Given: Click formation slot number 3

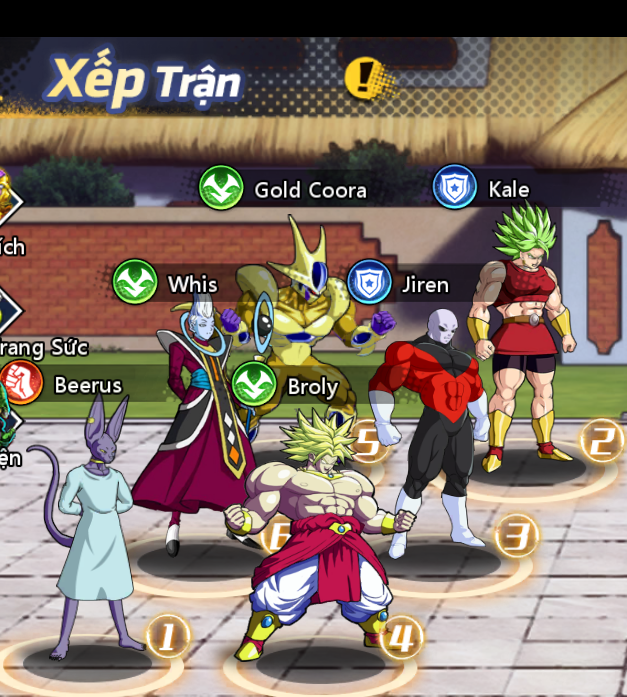Looking at the screenshot, I should click(x=516, y=536).
